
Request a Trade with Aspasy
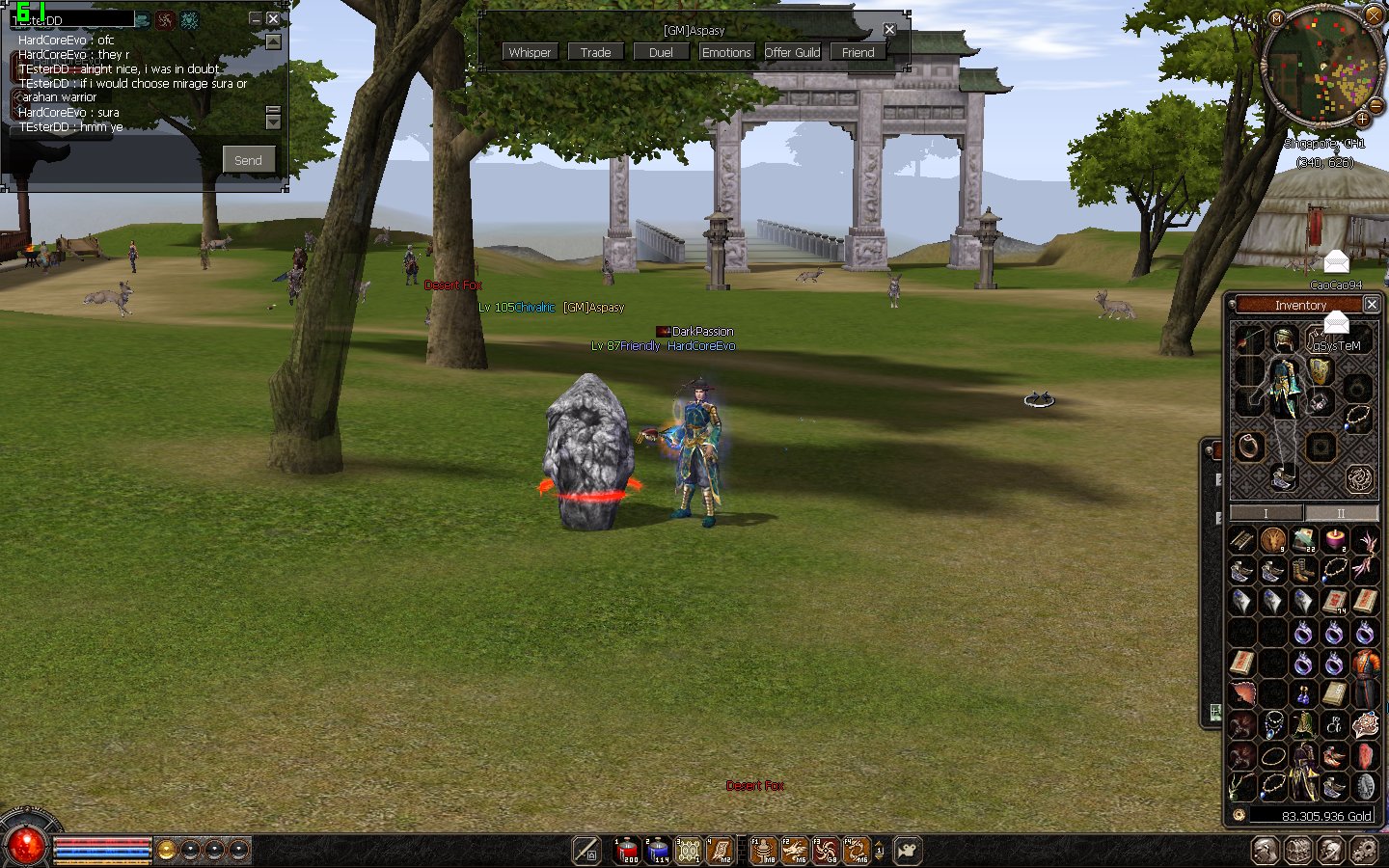pyautogui.click(x=595, y=52)
